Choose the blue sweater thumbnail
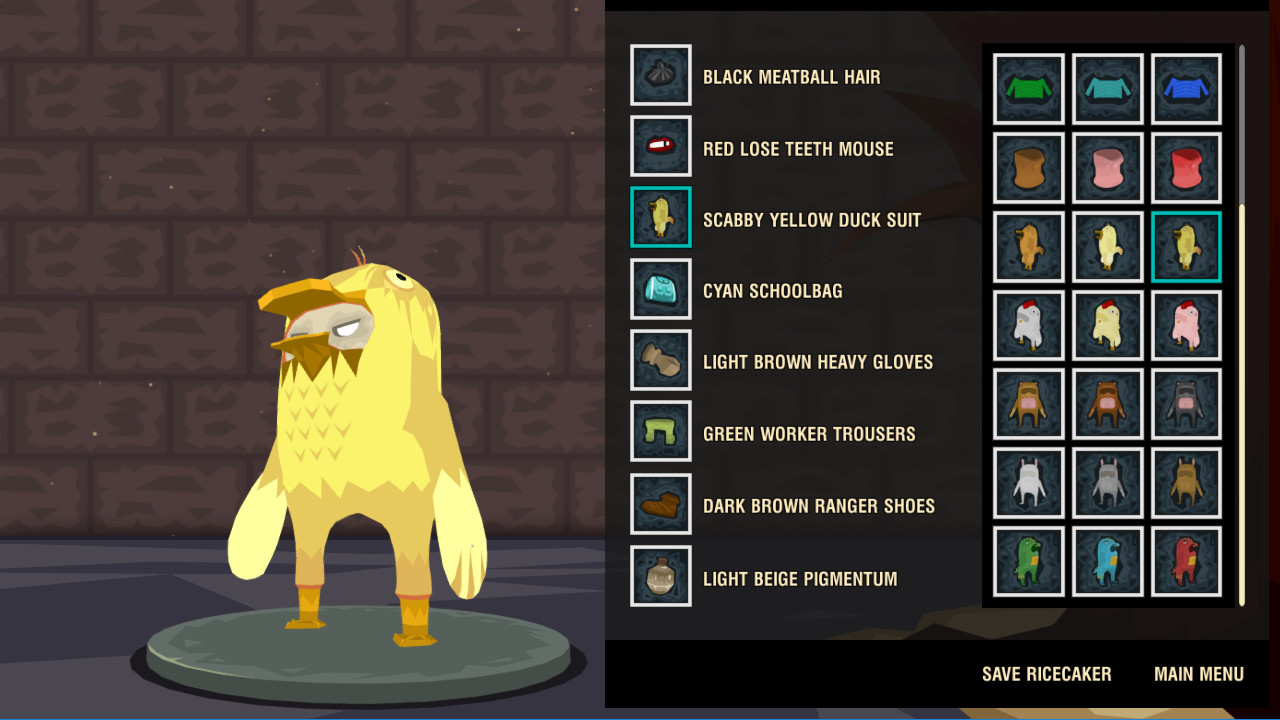1280x720 pixels. 1186,89
